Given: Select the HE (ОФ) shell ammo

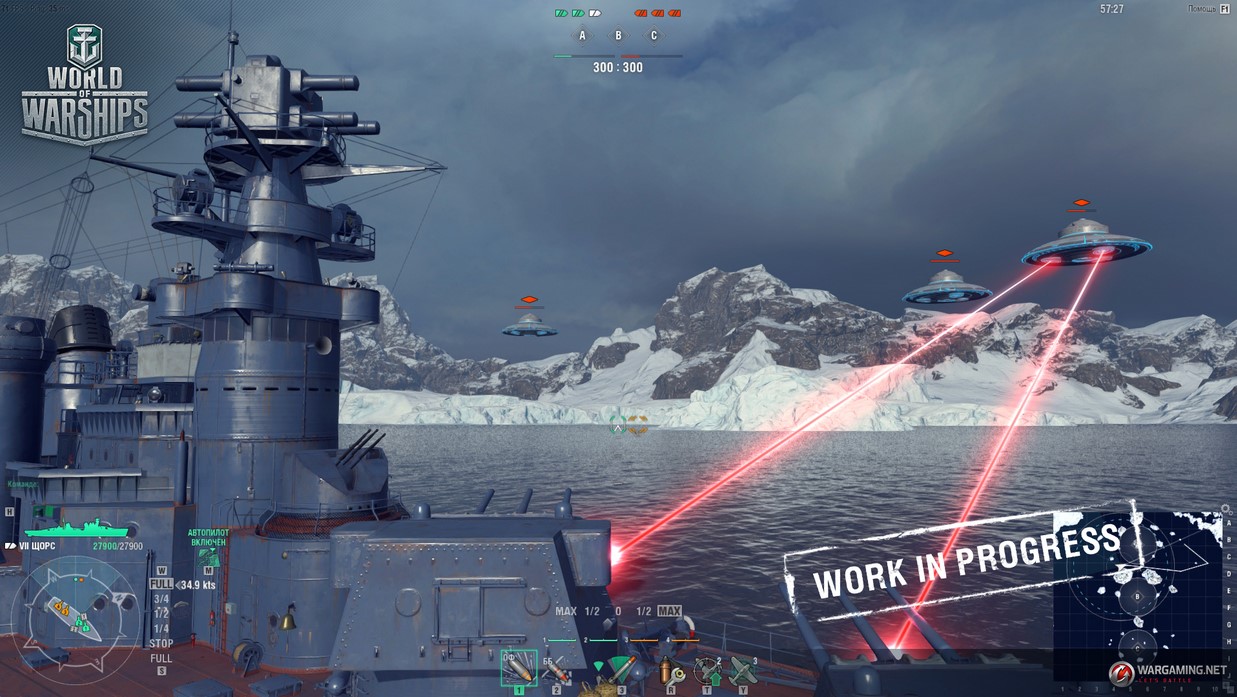Looking at the screenshot, I should click(x=518, y=667).
